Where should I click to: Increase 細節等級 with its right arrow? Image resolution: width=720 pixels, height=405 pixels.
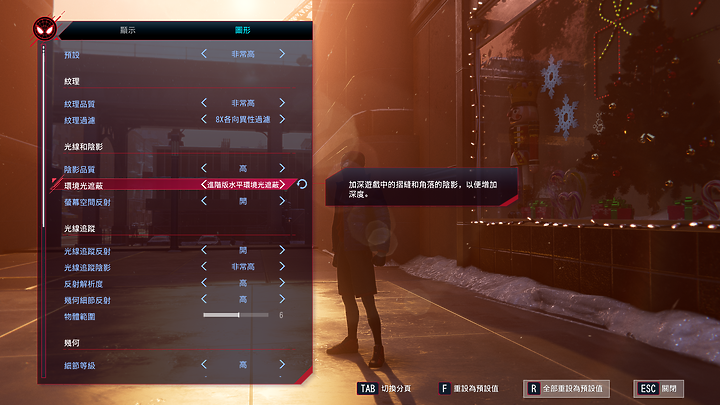click(x=282, y=365)
